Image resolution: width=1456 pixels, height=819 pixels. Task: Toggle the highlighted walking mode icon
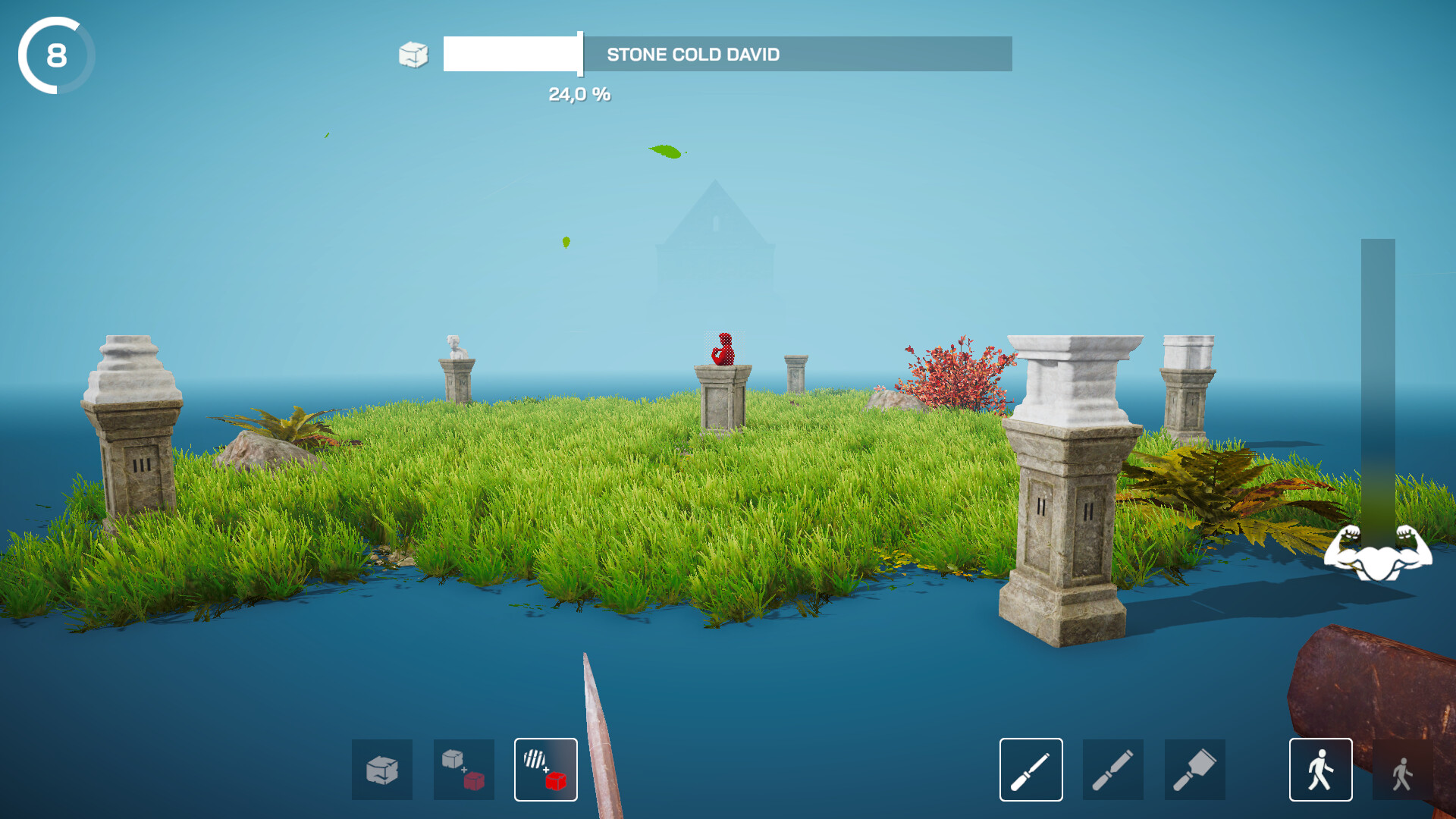click(x=1319, y=770)
